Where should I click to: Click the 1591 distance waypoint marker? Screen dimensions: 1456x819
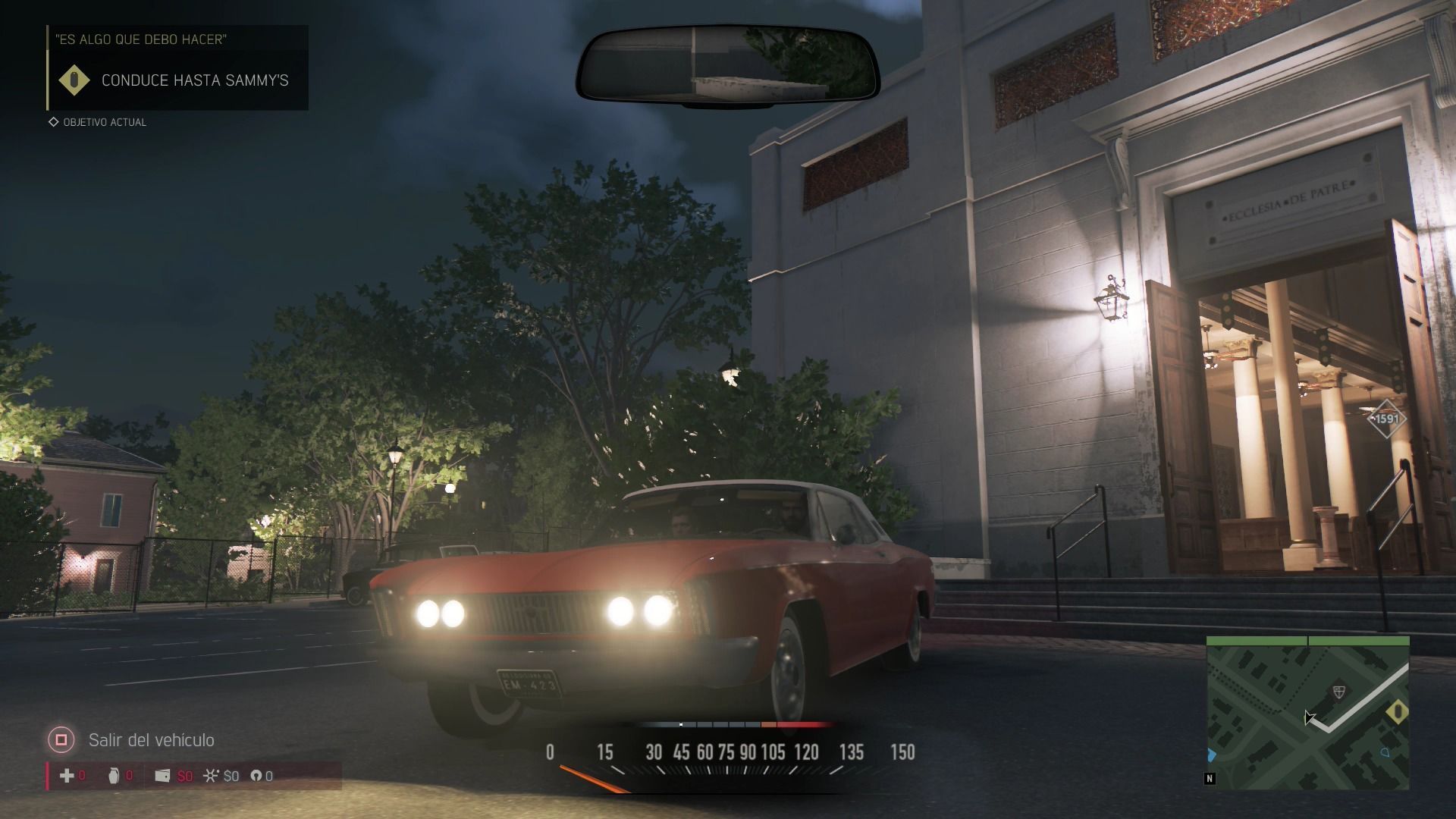(x=1386, y=419)
